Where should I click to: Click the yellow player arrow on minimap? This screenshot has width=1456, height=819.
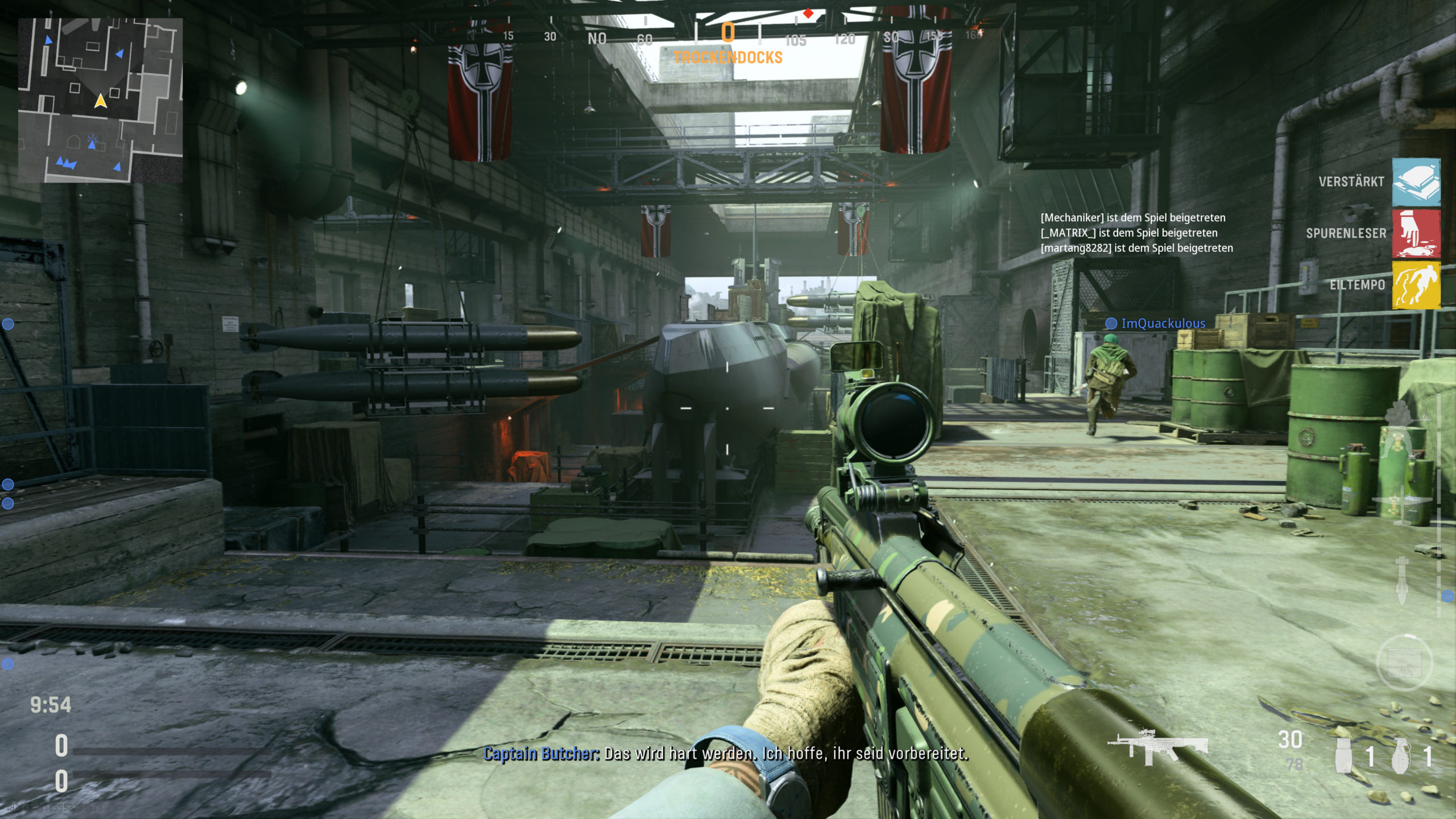tap(101, 101)
